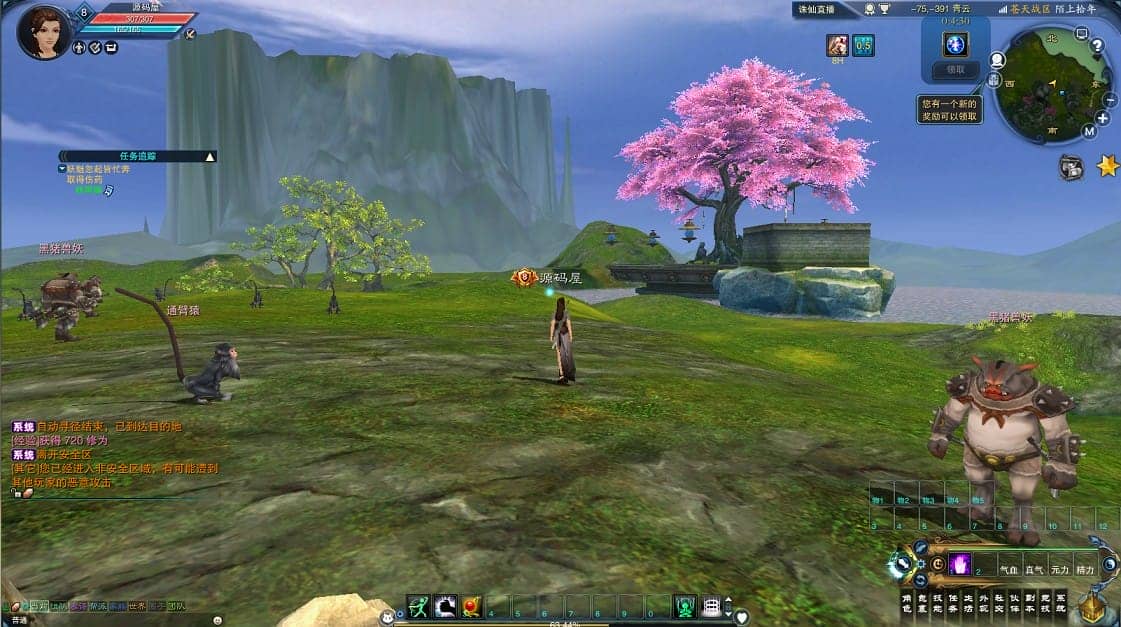Open the gold star icon
Image resolution: width=1121 pixels, height=627 pixels.
[x=1107, y=166]
